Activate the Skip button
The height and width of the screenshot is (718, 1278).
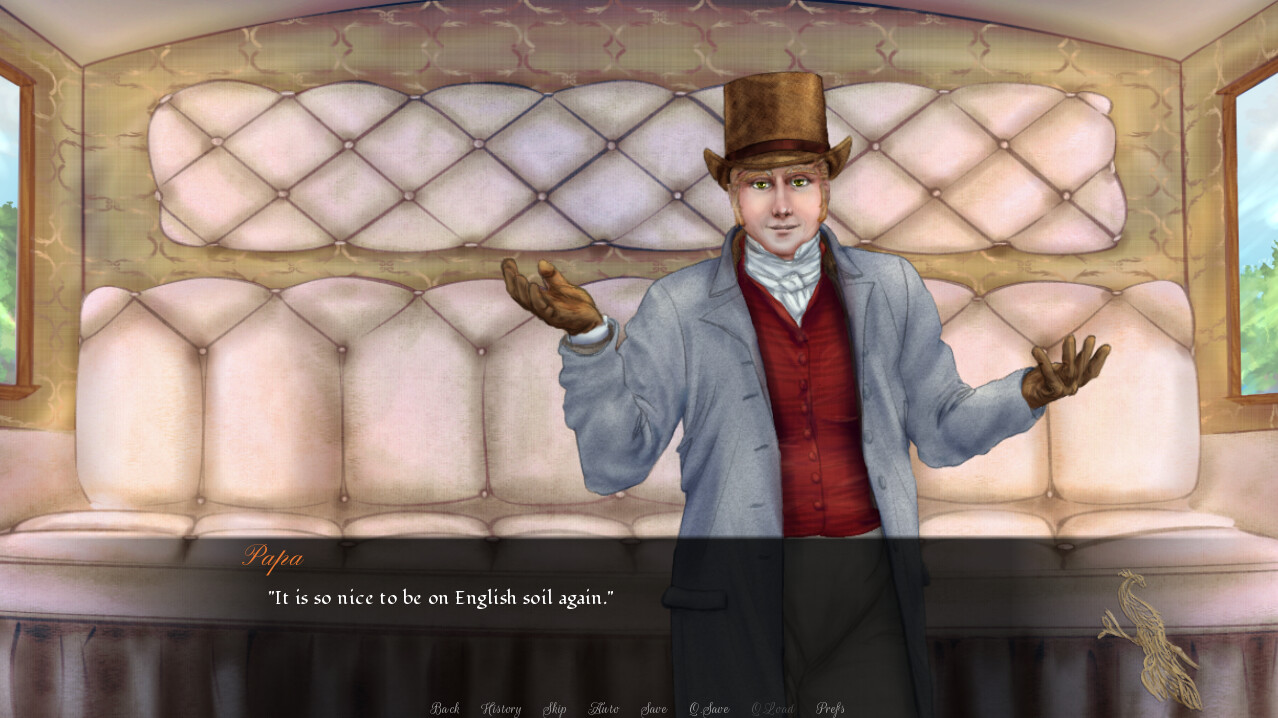554,709
